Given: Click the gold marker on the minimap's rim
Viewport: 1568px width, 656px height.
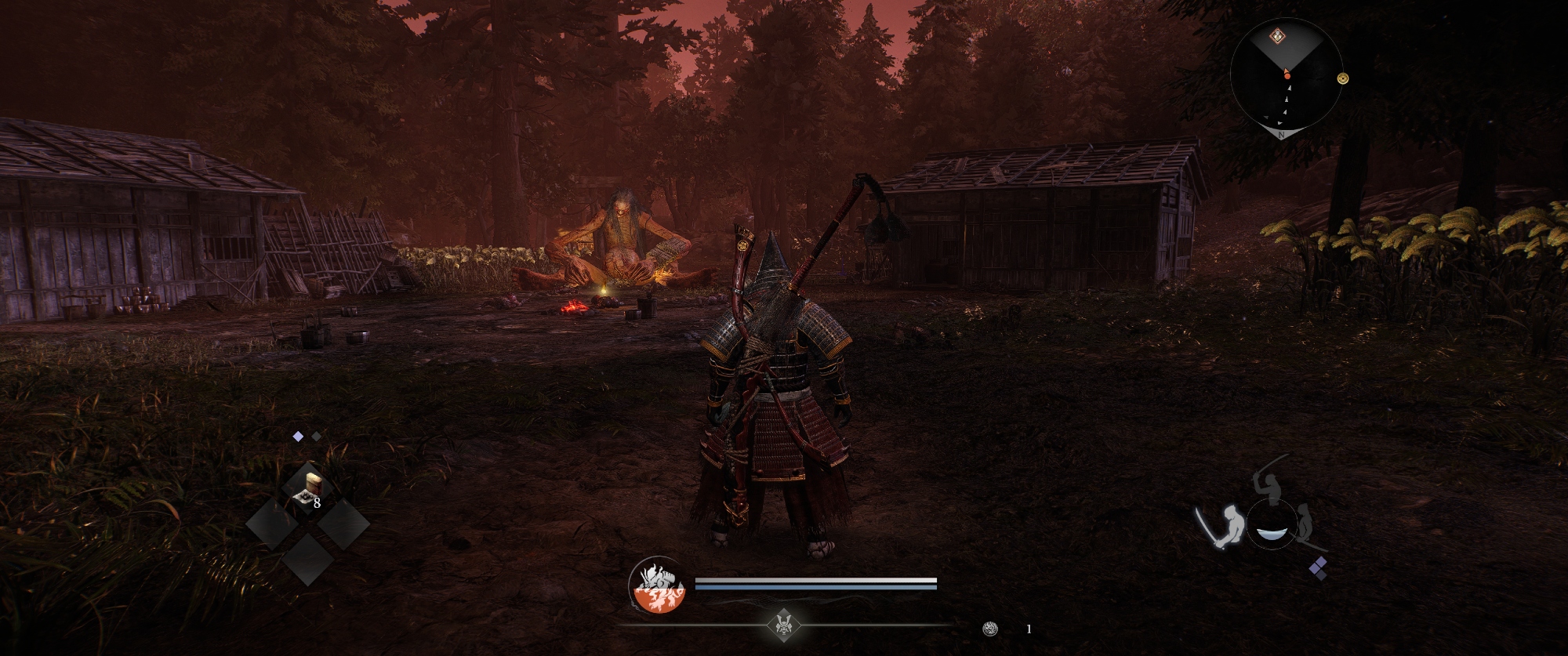Looking at the screenshot, I should (1343, 78).
